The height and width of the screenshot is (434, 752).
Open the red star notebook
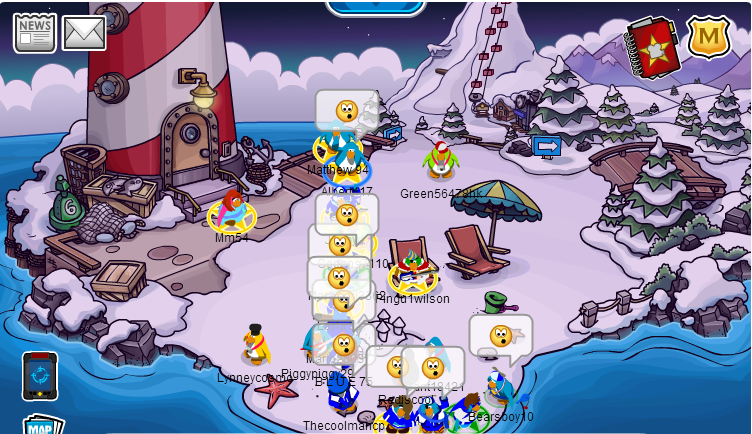pos(653,45)
